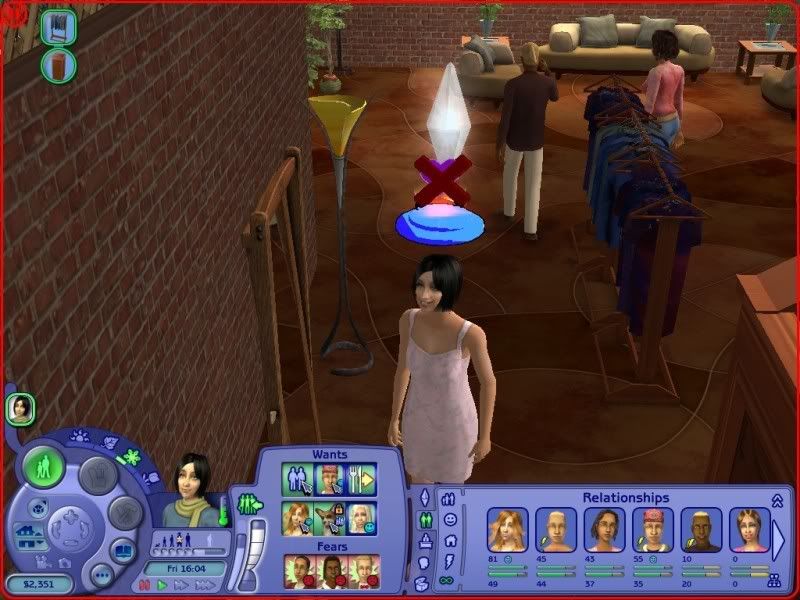Select the want showing two blue Sims
The height and width of the screenshot is (600, 800).
297,479
